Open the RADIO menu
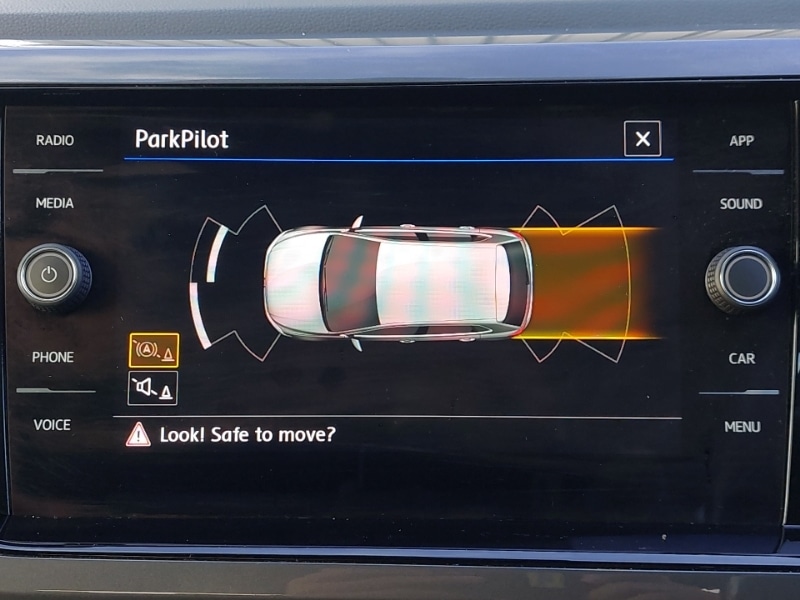 pyautogui.click(x=55, y=141)
